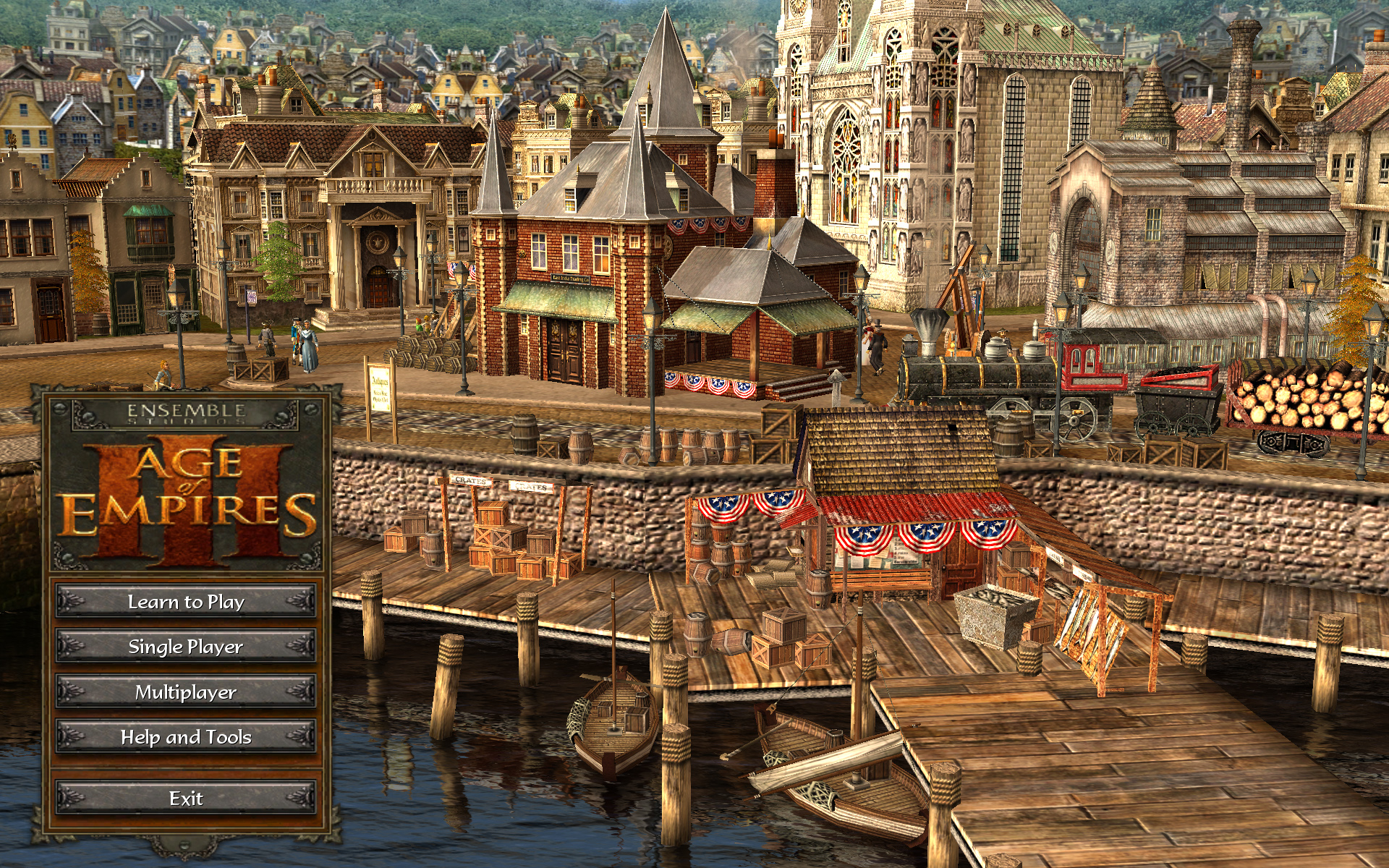Open Help and Tools

pyautogui.click(x=186, y=737)
